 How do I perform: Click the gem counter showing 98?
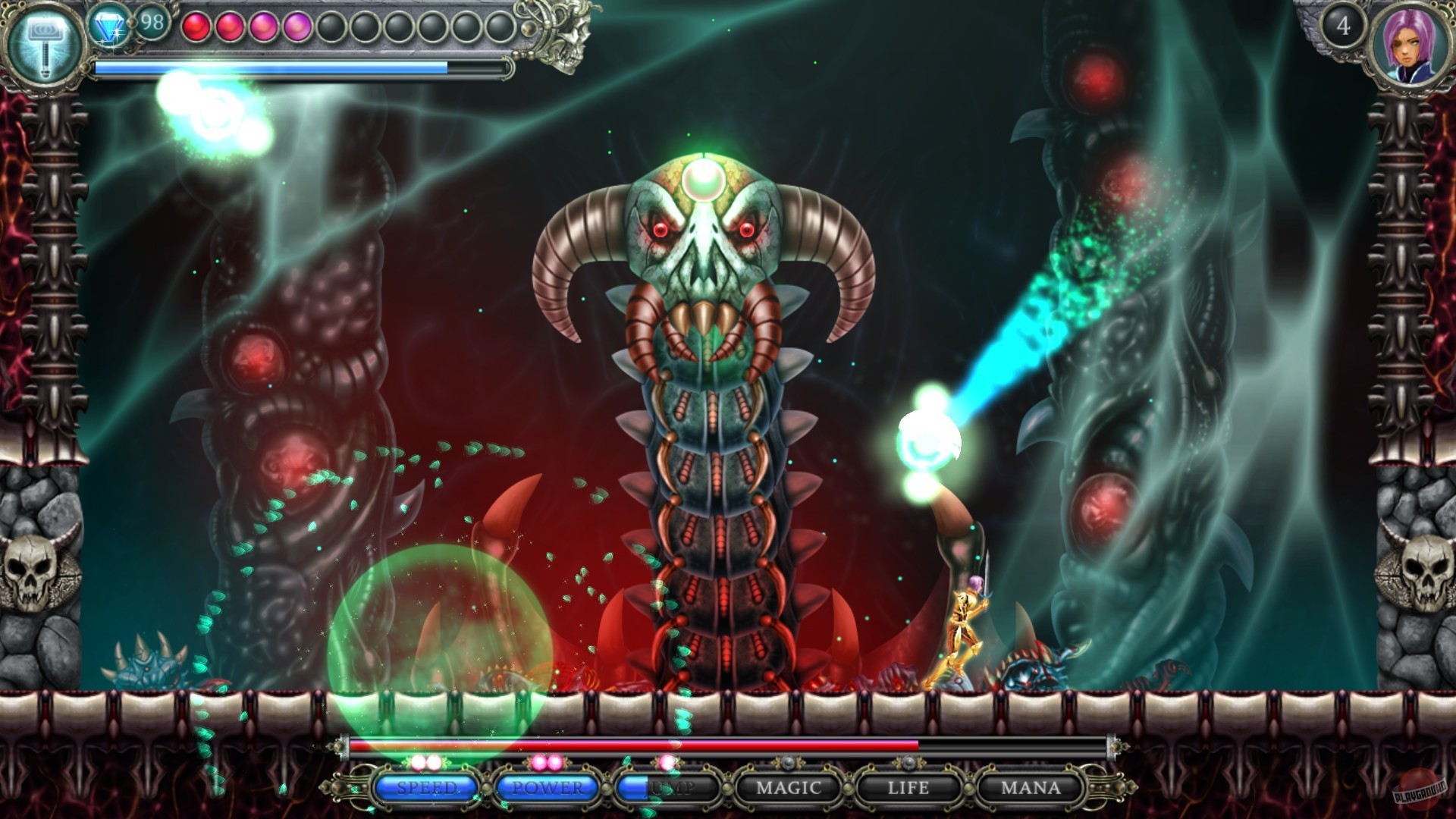(150, 23)
